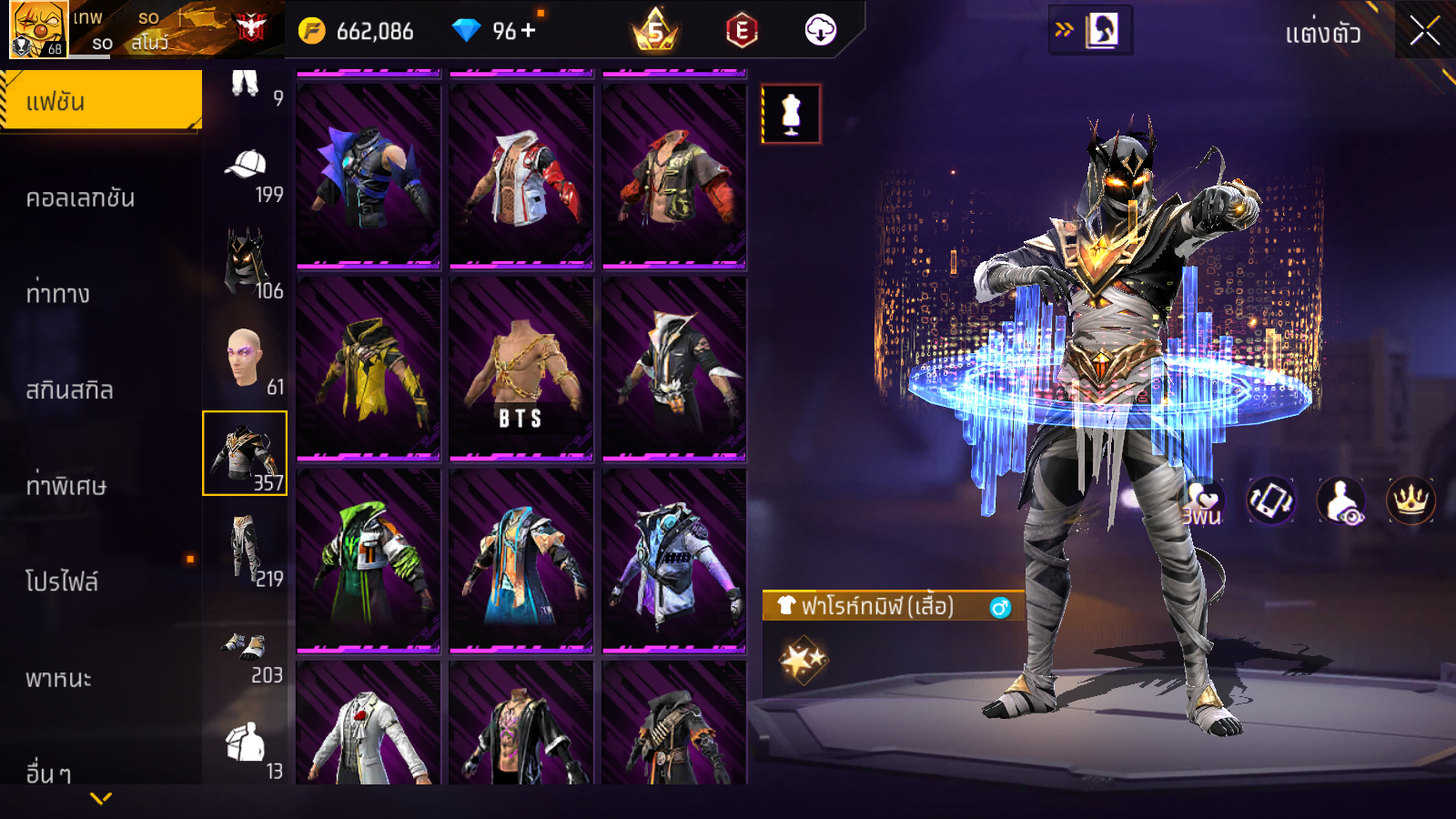This screenshot has height=819, width=1456.
Task: Open the mannequin outfit preset button
Action: click(791, 115)
